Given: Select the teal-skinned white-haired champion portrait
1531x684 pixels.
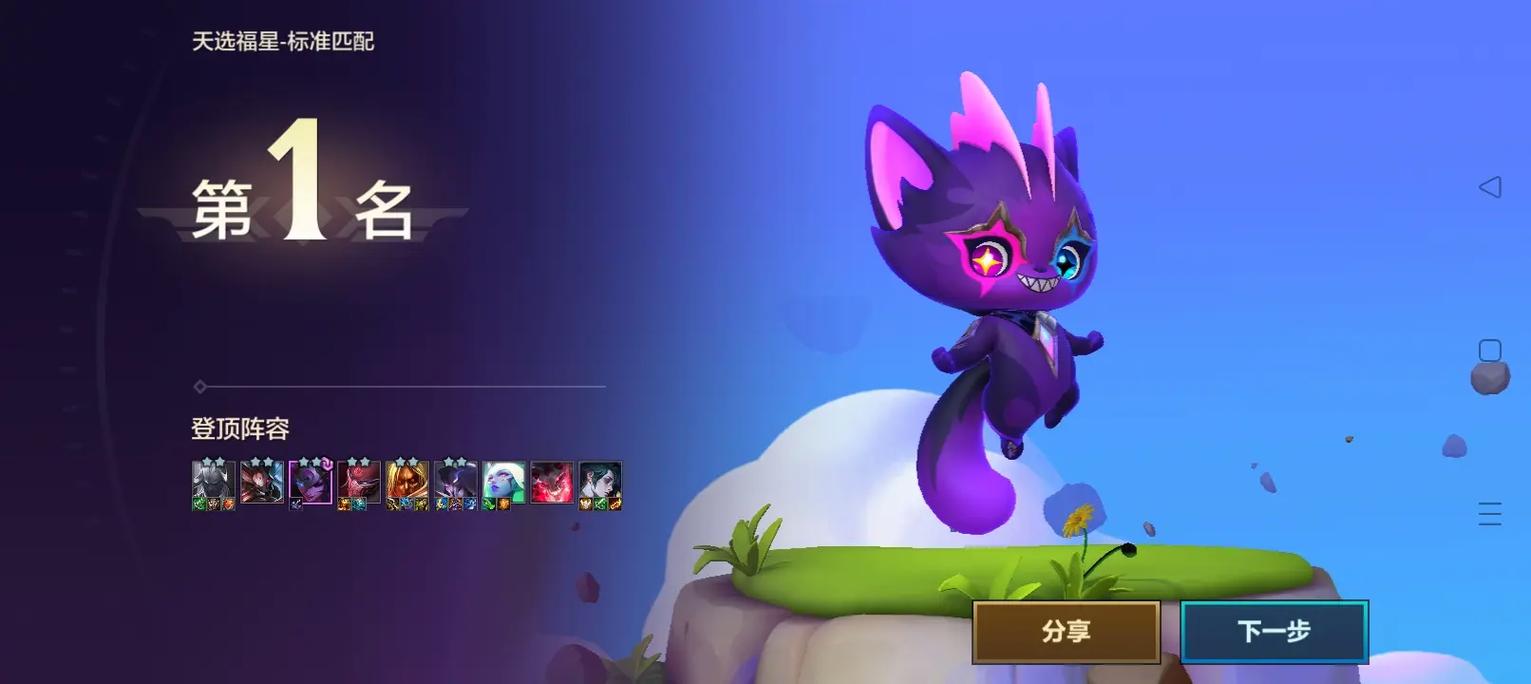Looking at the screenshot, I should [503, 483].
